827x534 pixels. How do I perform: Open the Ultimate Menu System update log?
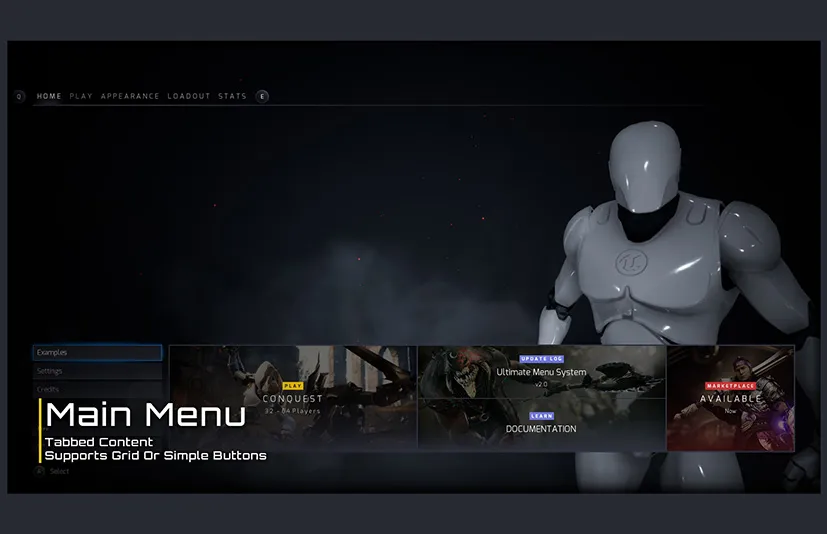(541, 372)
